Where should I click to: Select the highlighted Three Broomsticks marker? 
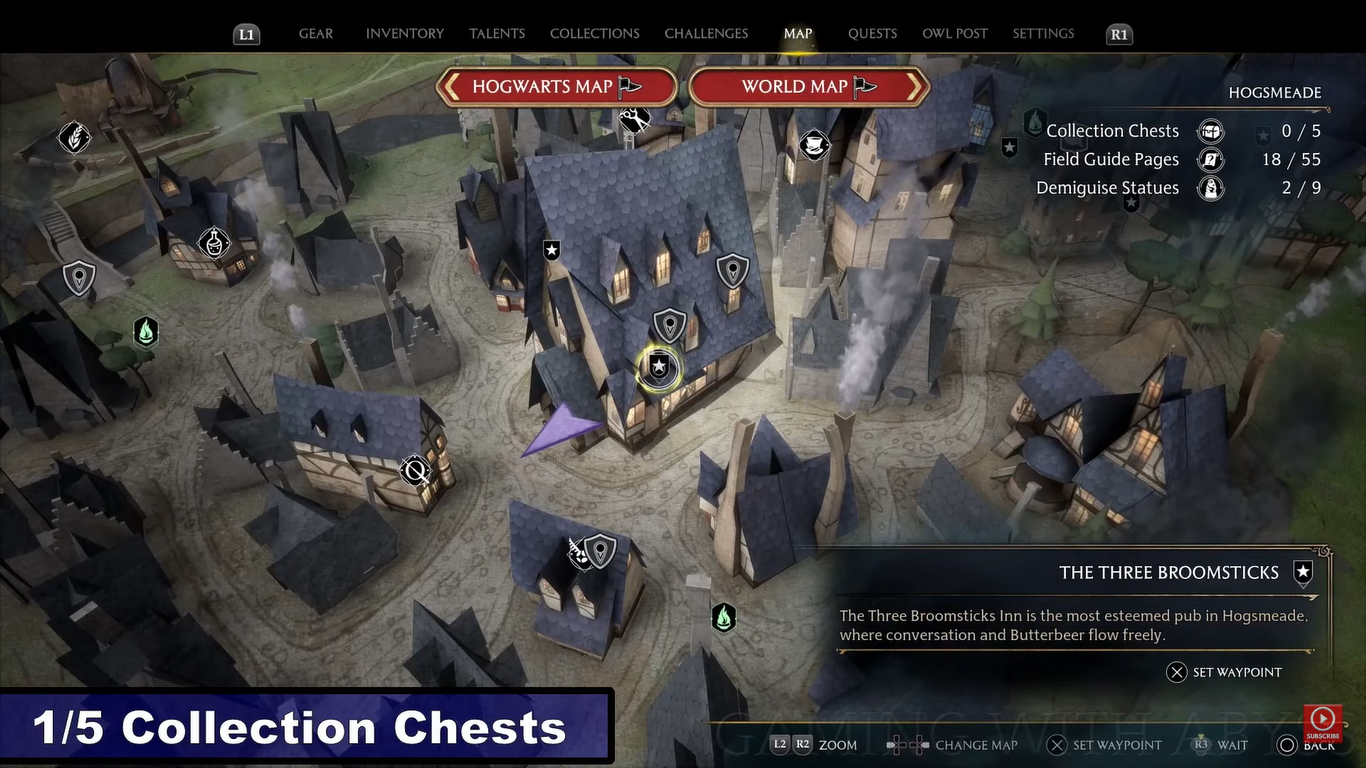(x=659, y=369)
